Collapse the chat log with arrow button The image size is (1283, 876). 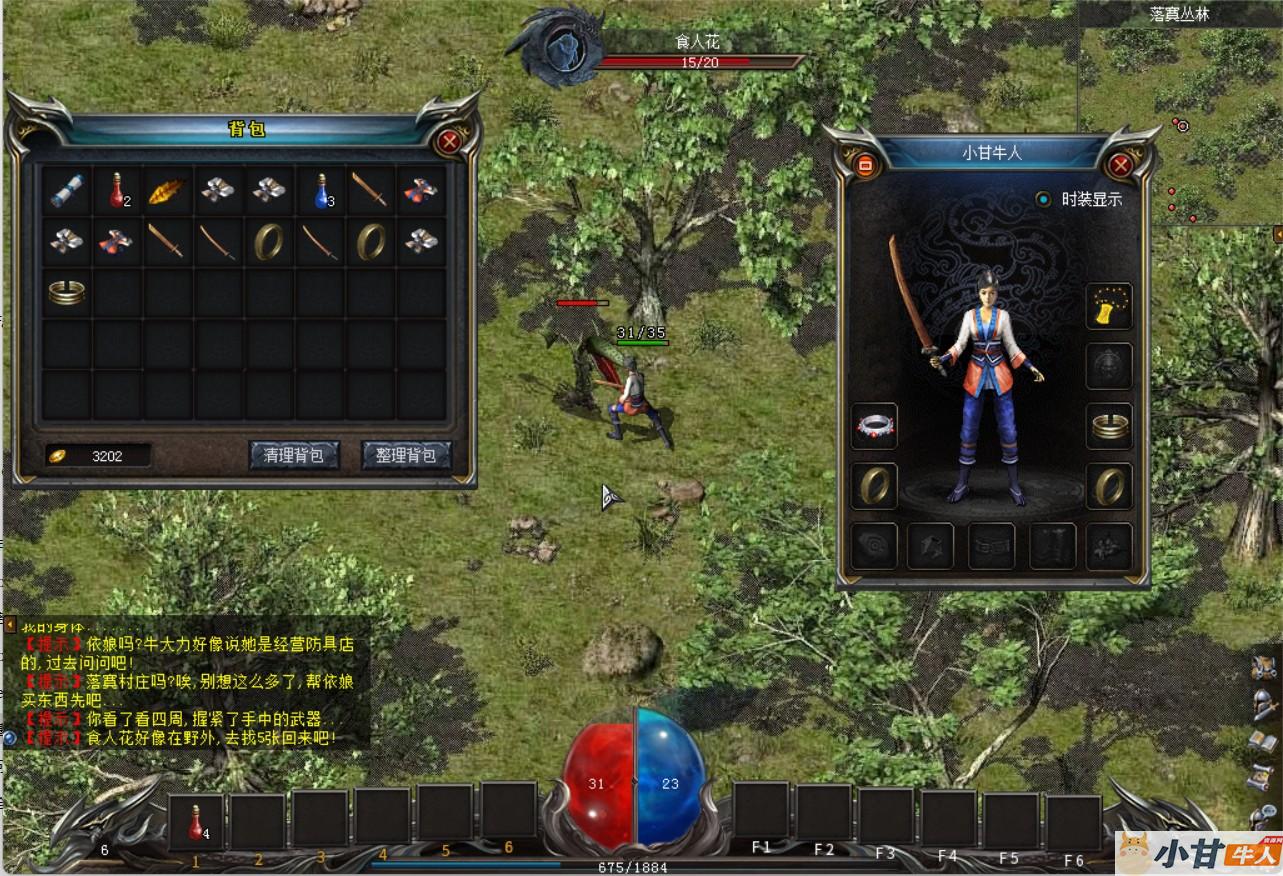[x=10, y=625]
